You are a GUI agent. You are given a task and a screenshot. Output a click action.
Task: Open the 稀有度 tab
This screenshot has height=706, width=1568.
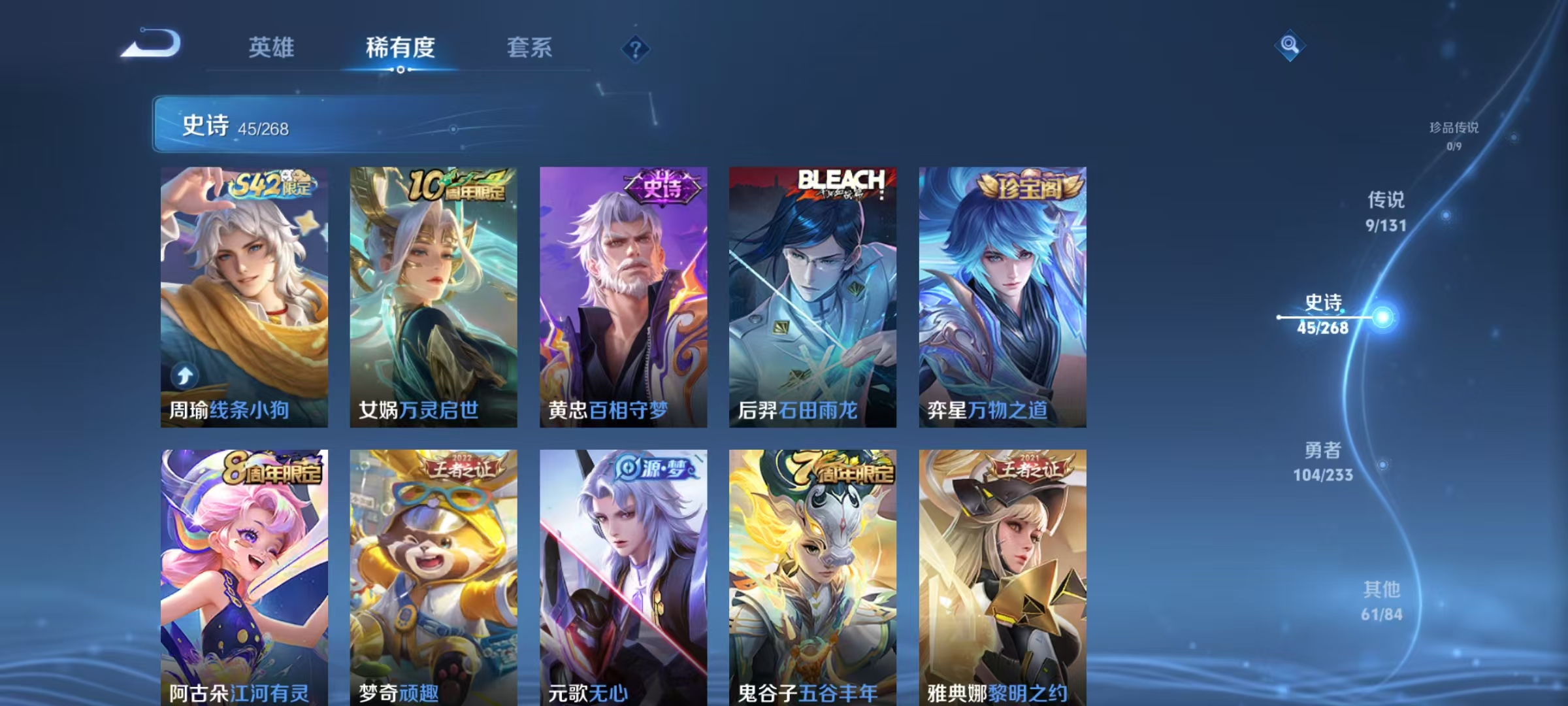tap(400, 48)
